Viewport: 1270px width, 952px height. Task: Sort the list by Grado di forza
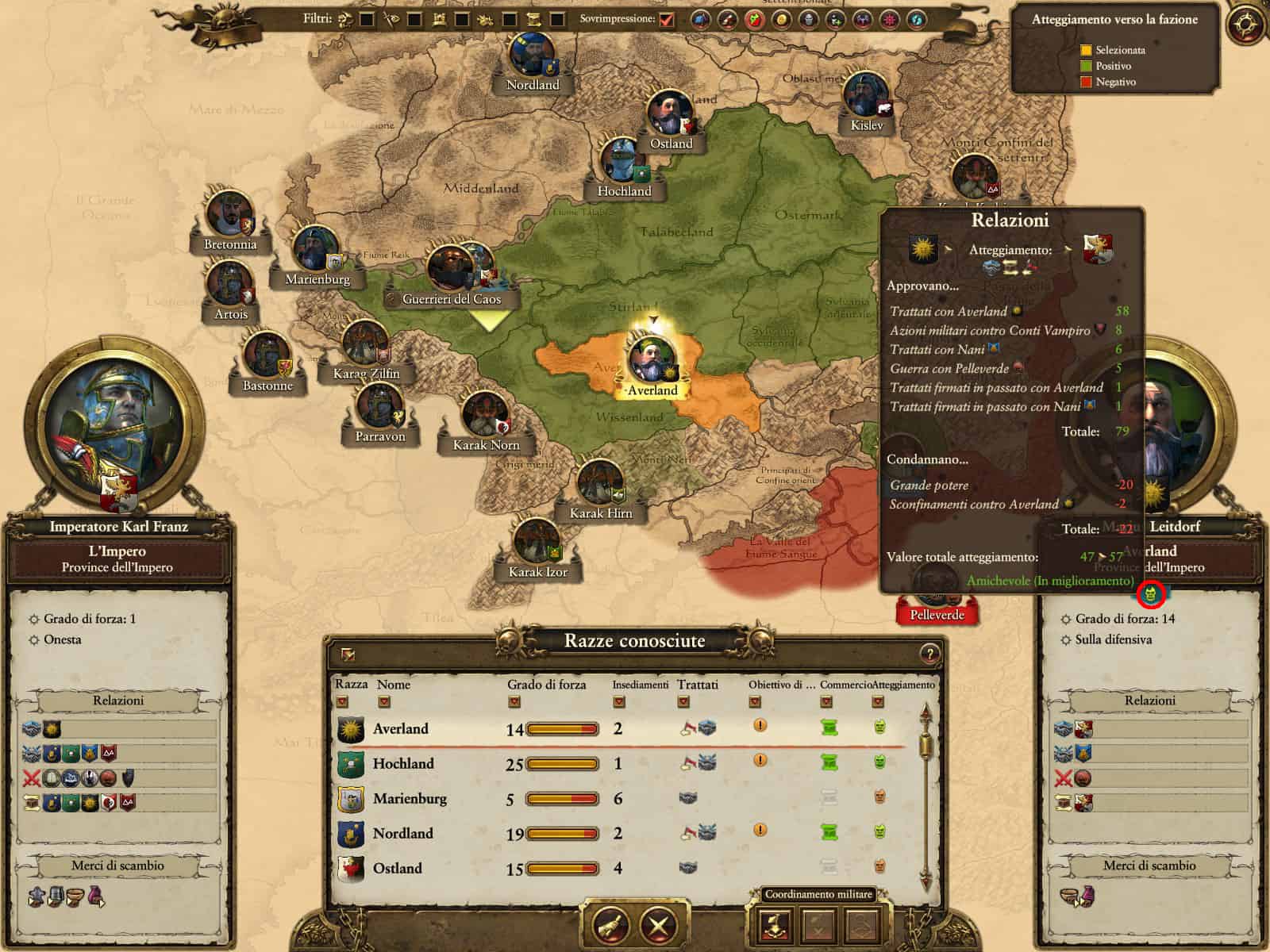point(514,701)
